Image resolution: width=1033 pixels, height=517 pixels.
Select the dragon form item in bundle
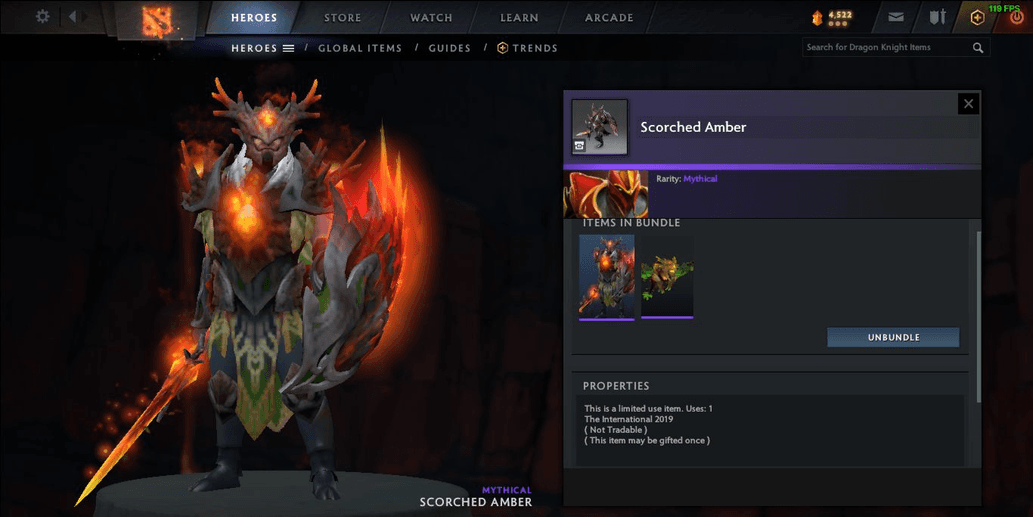667,277
